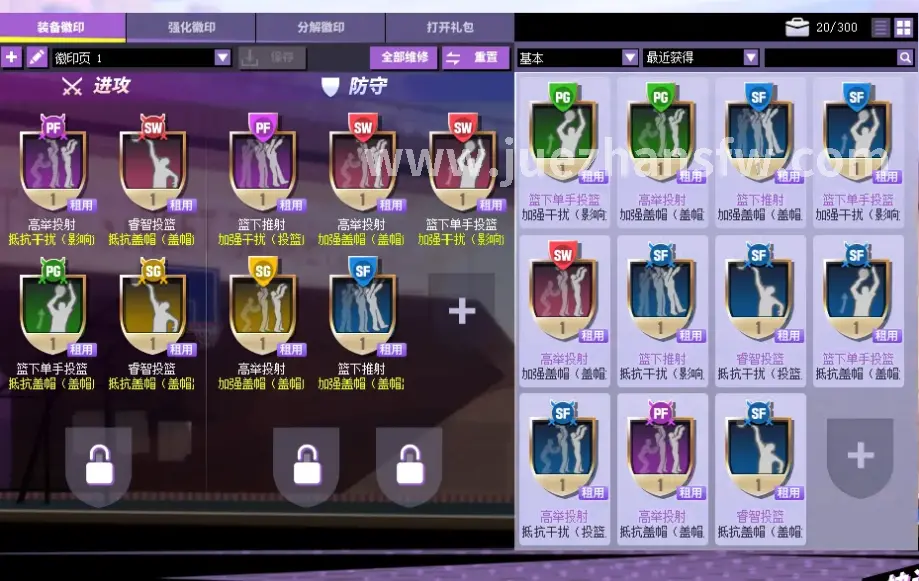Open the 基本 filter dropdown
The height and width of the screenshot is (581, 919).
point(630,58)
